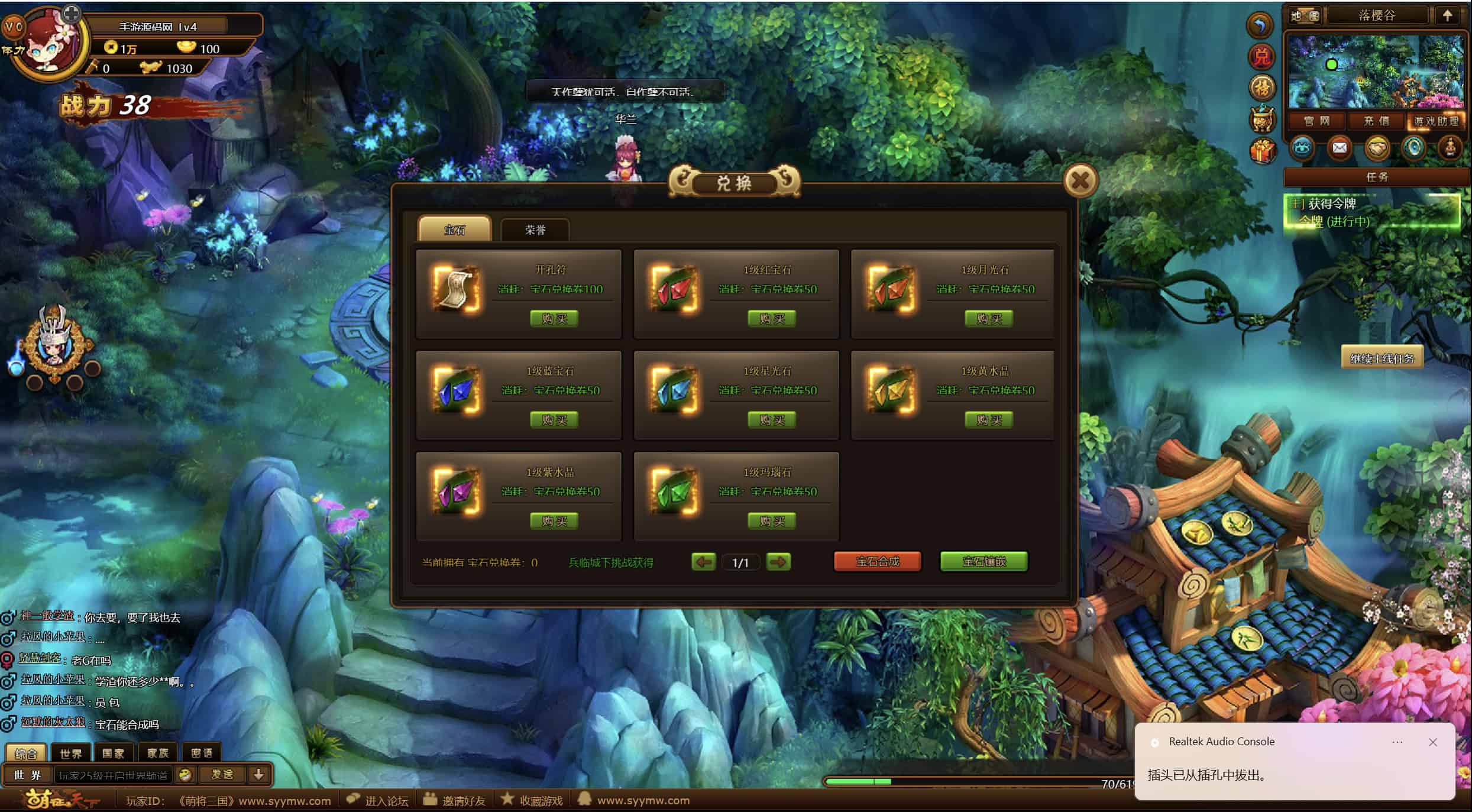Buy the 开孔符 scroll item
Screen dimensions: 1472x812
pyautogui.click(x=554, y=319)
